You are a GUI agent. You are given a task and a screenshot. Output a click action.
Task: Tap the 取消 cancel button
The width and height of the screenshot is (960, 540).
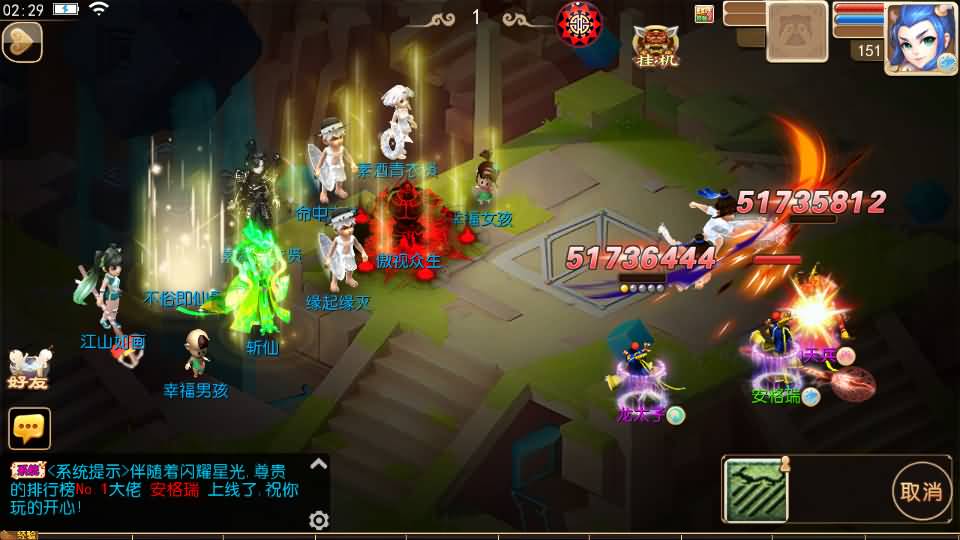point(921,491)
